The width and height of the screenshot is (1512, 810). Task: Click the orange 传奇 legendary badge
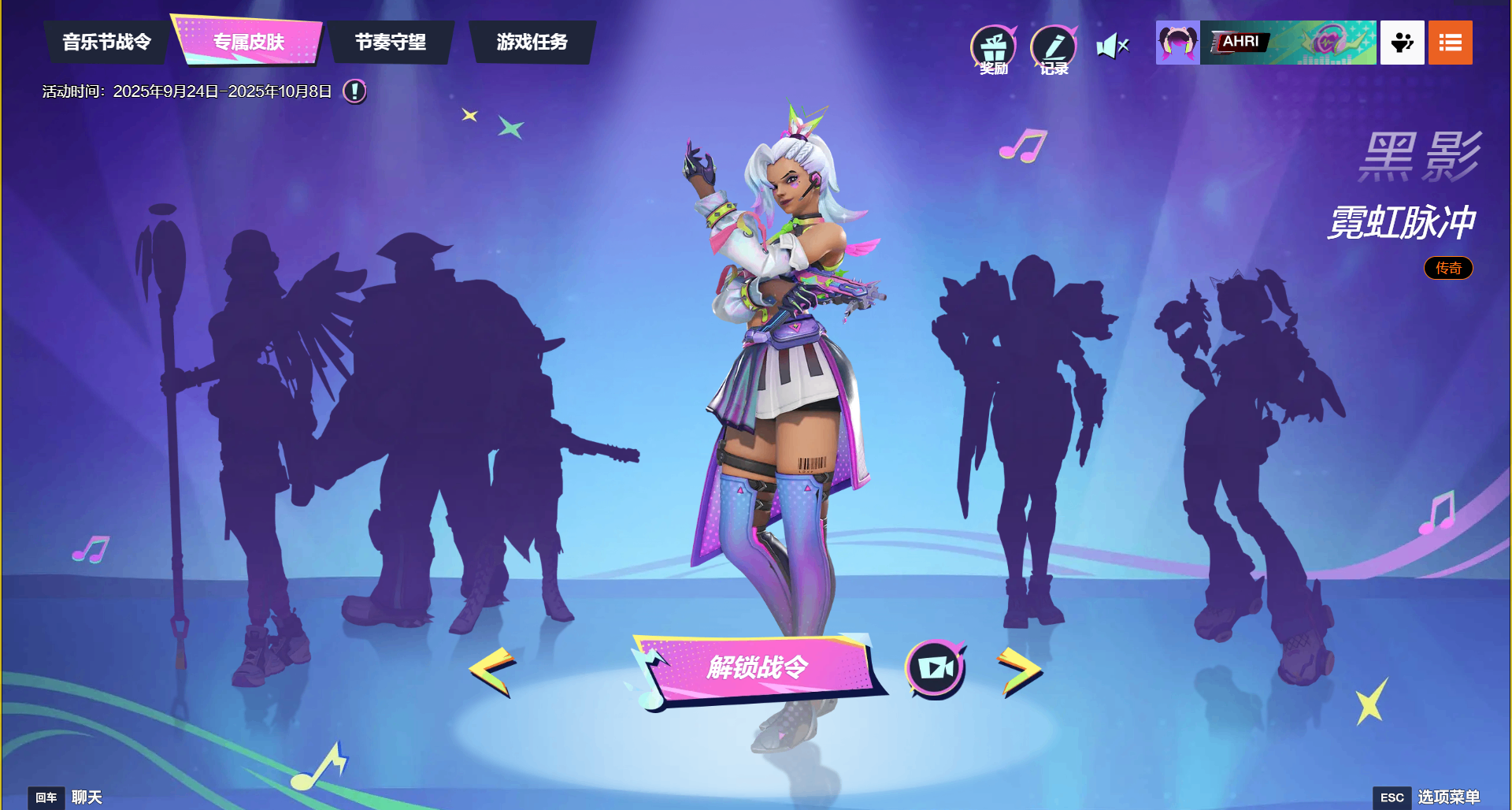pos(1448,268)
